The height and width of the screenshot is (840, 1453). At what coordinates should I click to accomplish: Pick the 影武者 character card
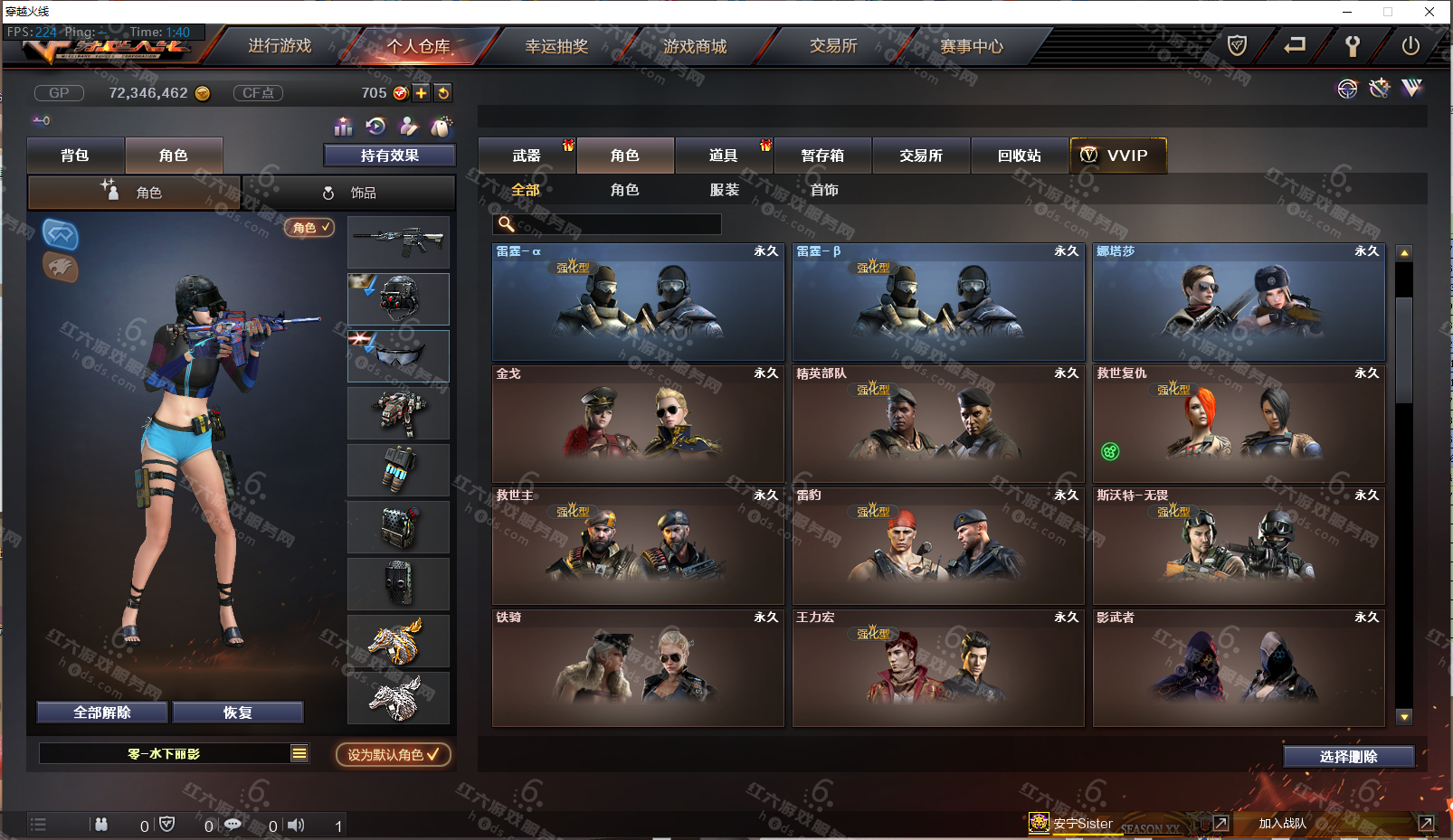point(1238,668)
